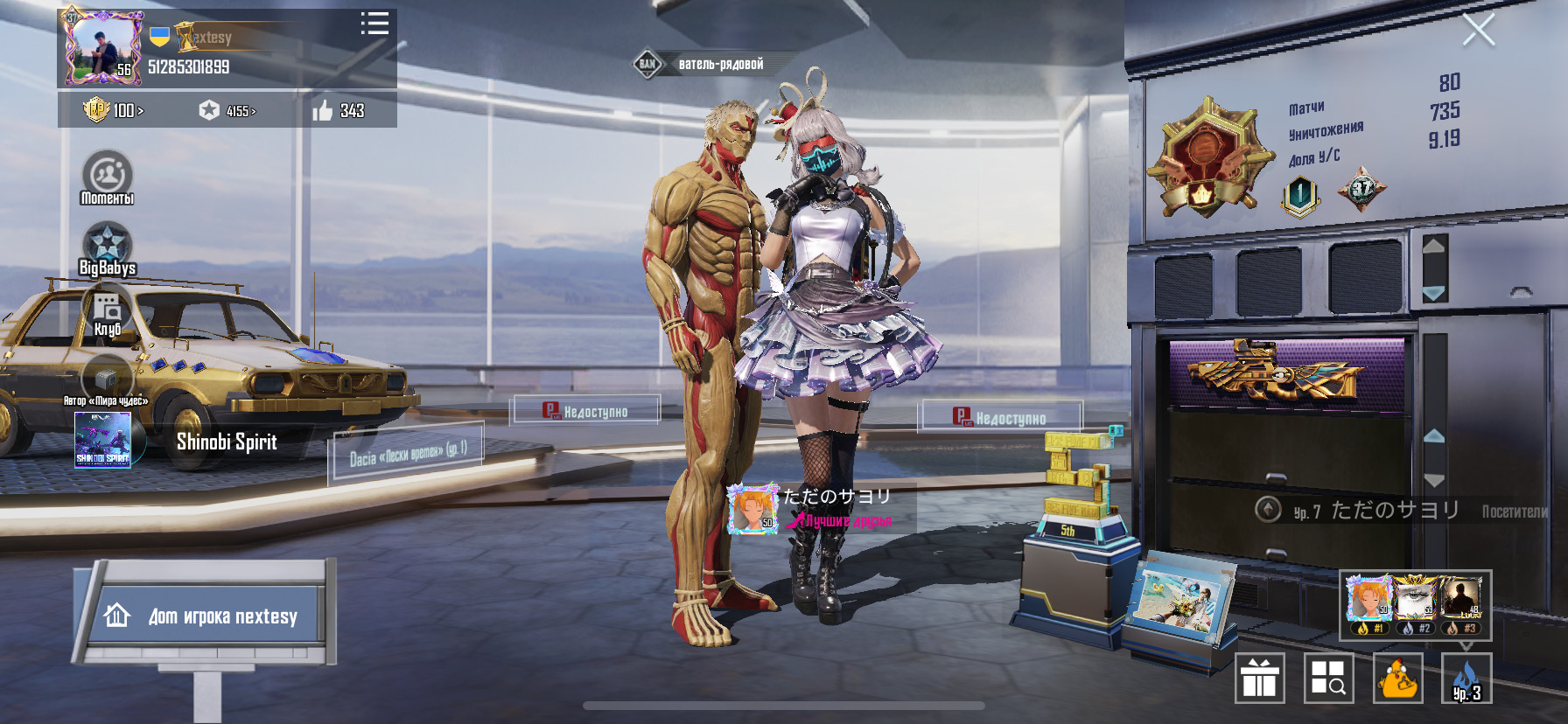Open the yellow chicken icon

pos(1397,679)
